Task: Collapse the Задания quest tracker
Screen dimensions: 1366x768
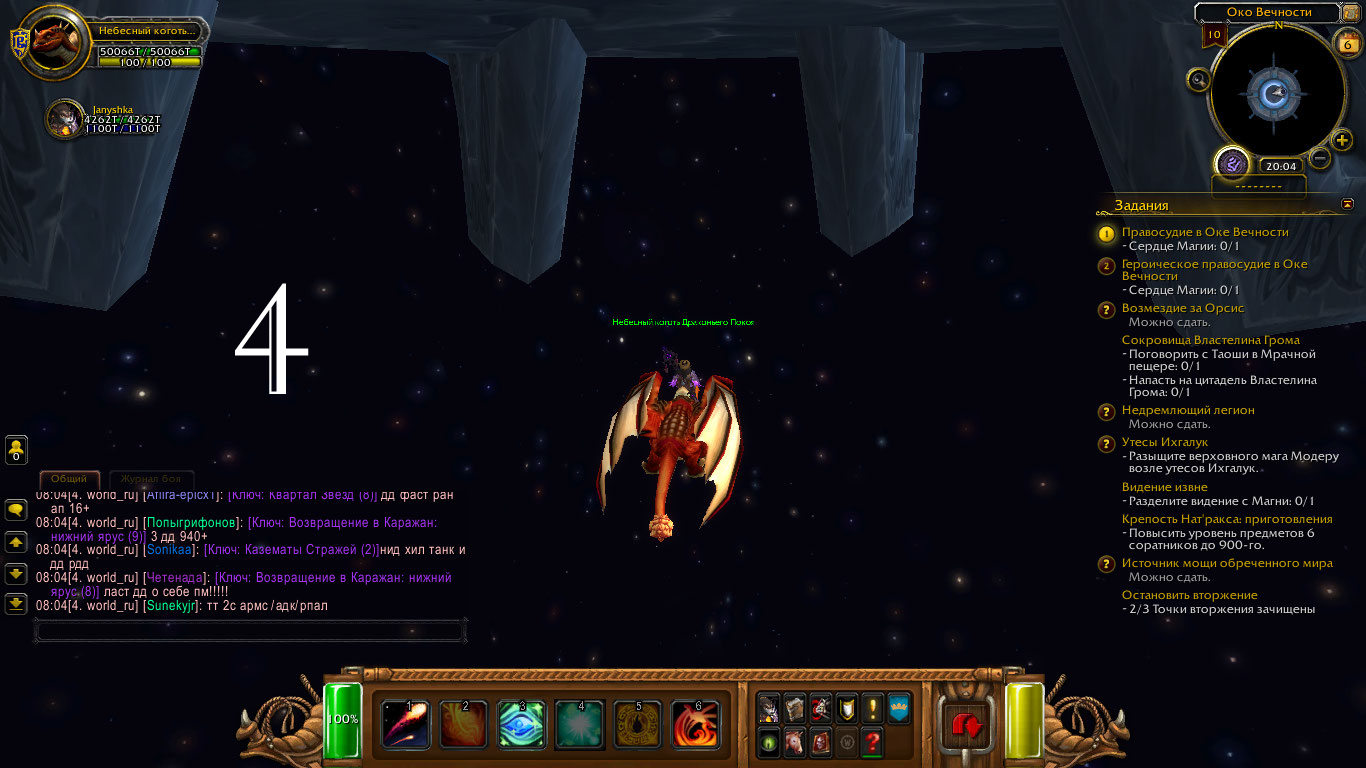Action: [1347, 204]
